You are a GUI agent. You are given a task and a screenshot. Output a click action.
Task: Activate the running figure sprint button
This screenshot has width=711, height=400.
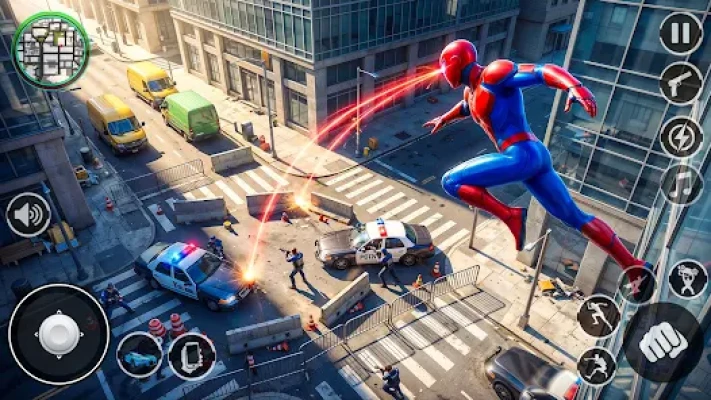click(x=598, y=316)
